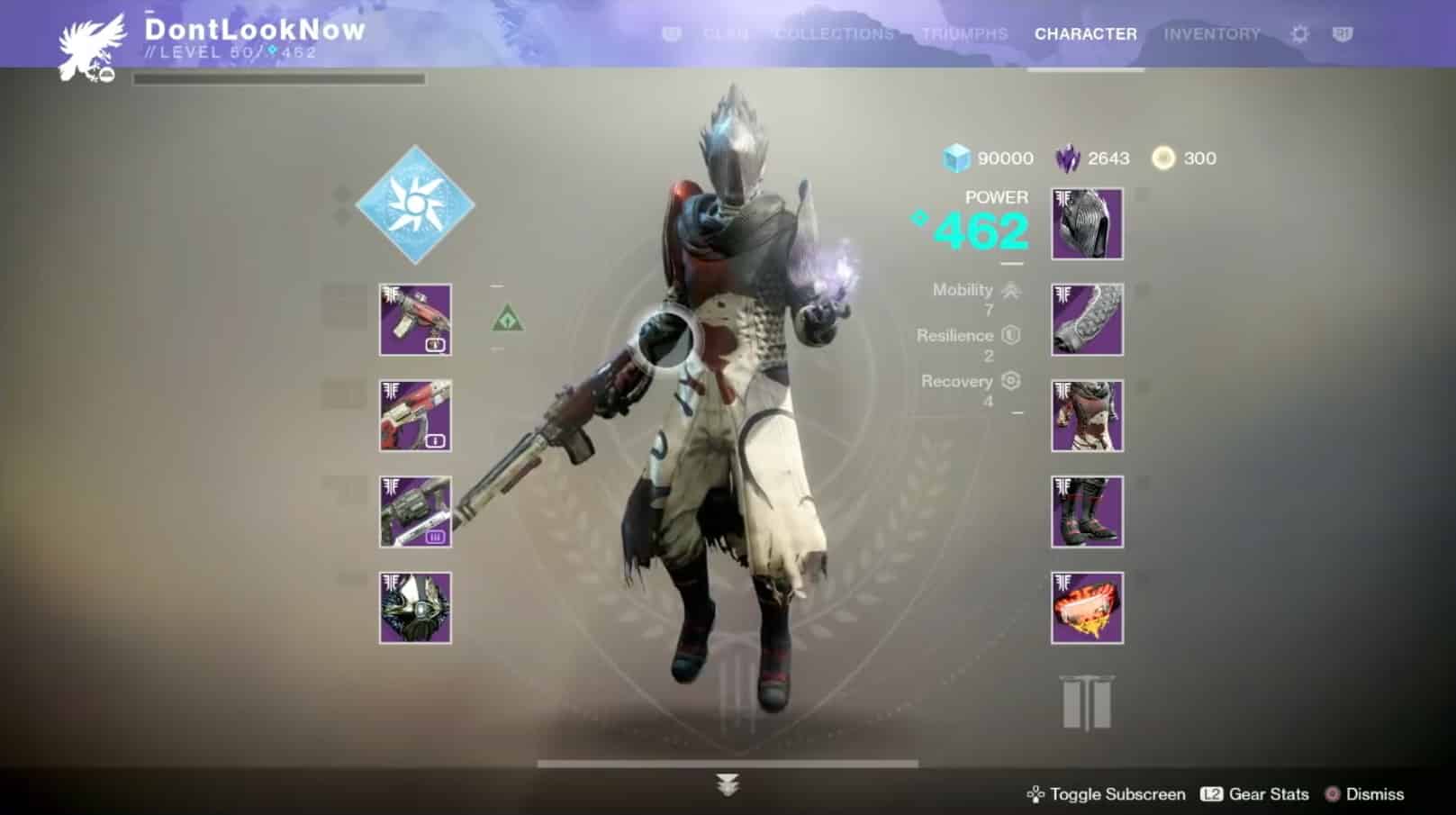Select the red energy weapon slot

point(415,415)
